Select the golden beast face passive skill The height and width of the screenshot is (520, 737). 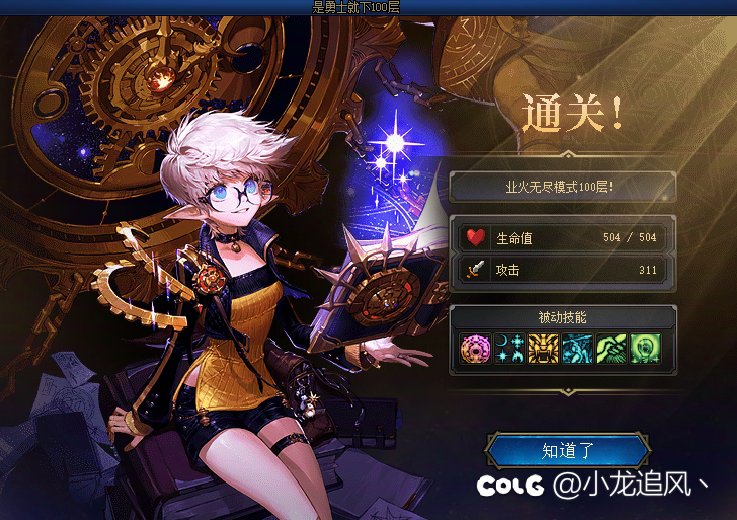[543, 348]
